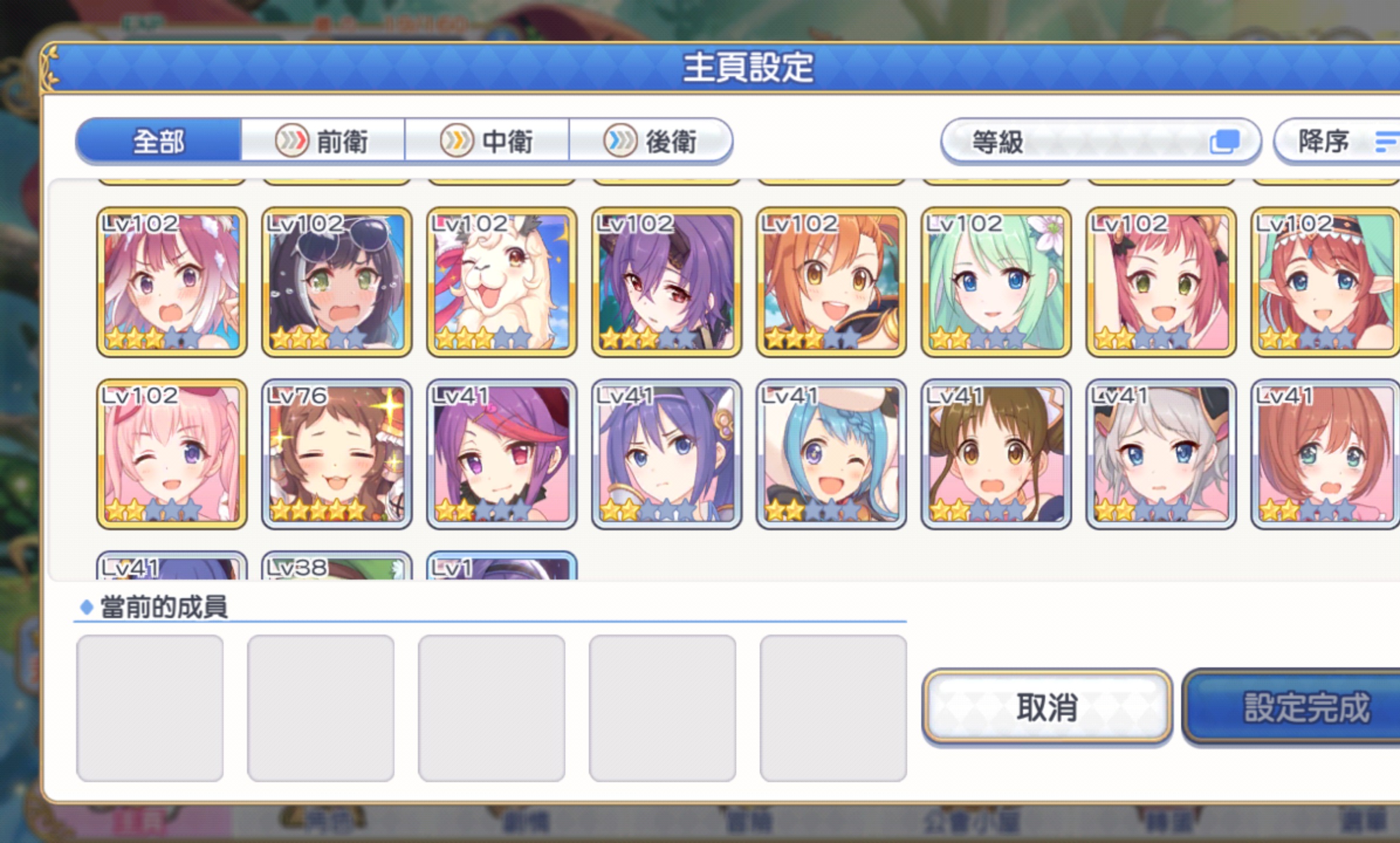Pick the black-haired girl with sunglasses

tap(337, 282)
